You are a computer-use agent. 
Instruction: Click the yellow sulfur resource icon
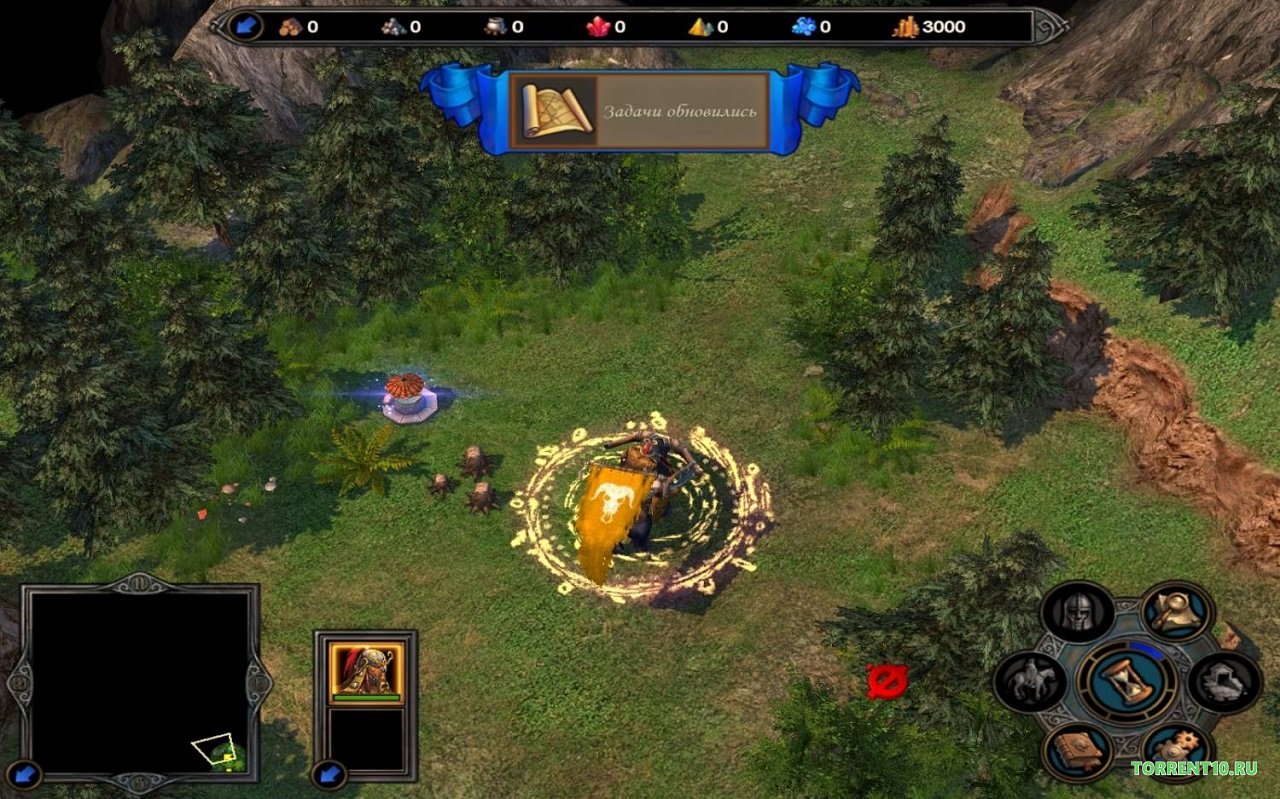(701, 27)
